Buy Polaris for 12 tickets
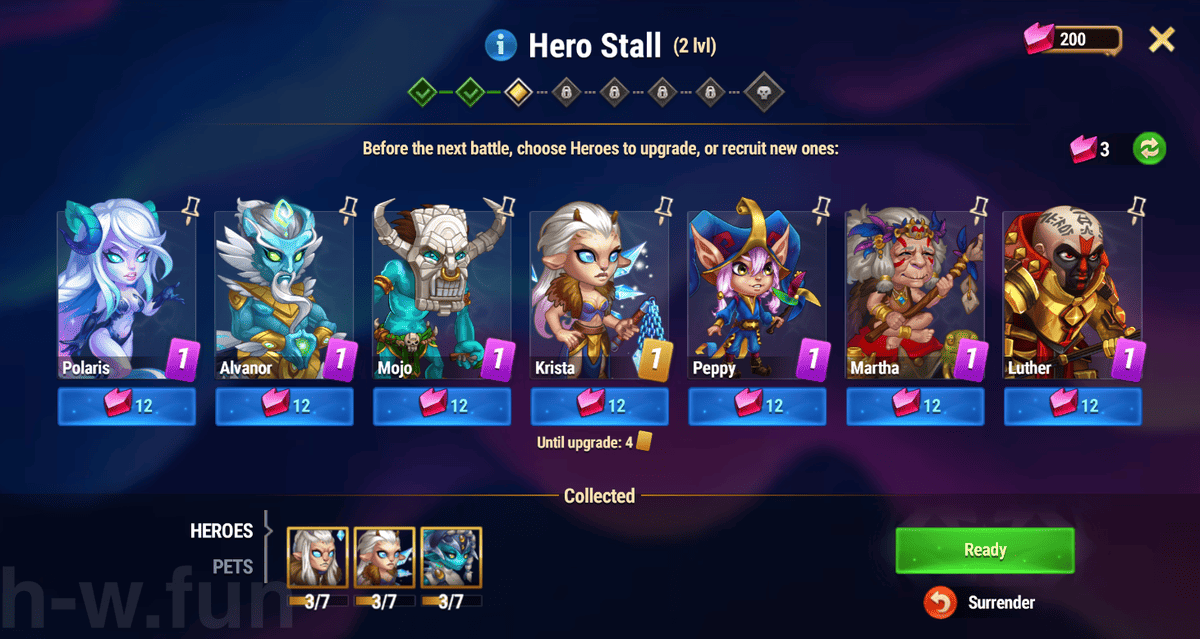This screenshot has height=639, width=1200. click(126, 406)
